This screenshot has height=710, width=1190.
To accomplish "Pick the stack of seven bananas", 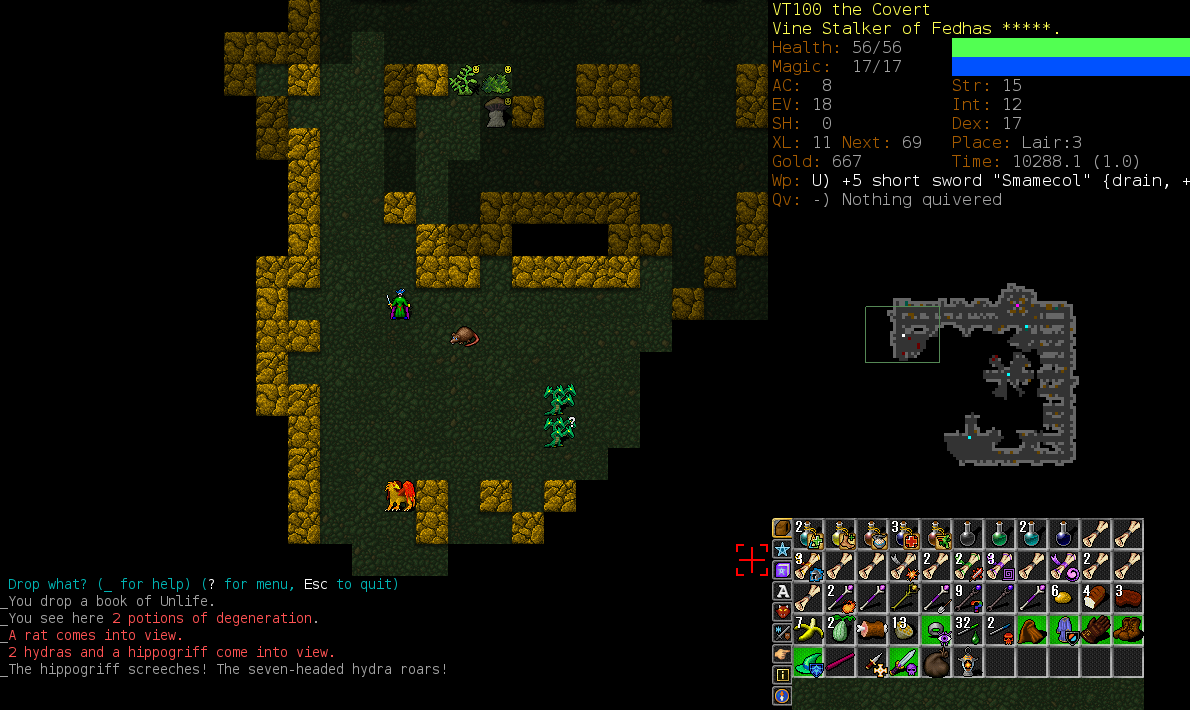I will (808, 630).
